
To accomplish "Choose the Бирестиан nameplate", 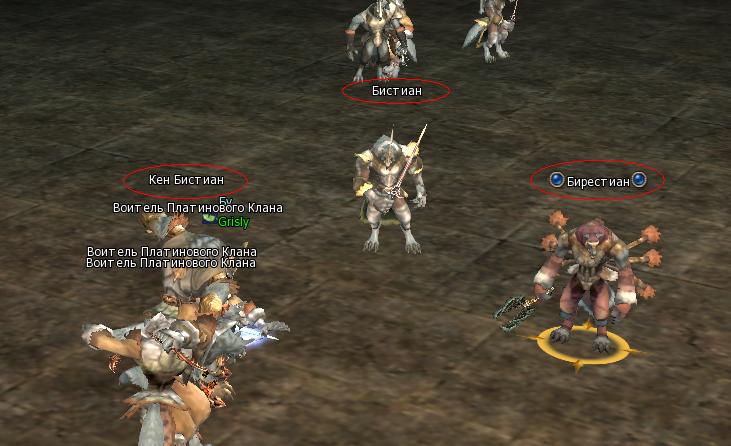I will [598, 181].
